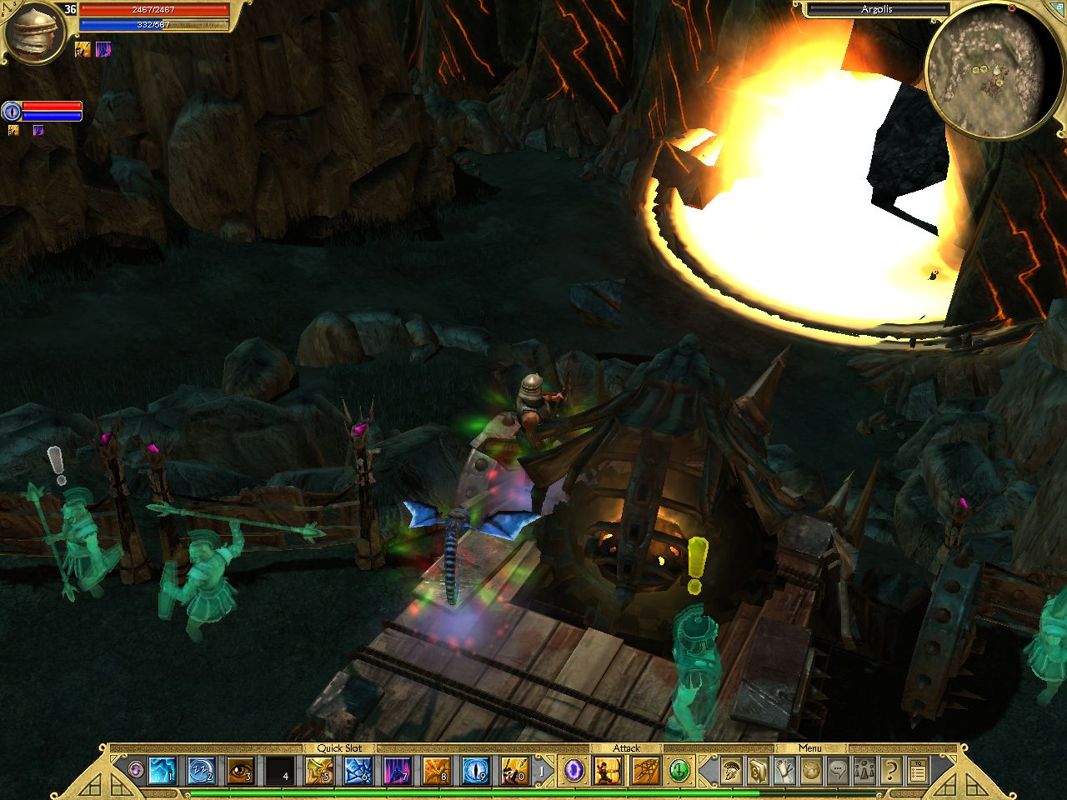The height and width of the screenshot is (800, 1067).
Task: Use the sleep skill in quick slot 2
Action: click(201, 771)
